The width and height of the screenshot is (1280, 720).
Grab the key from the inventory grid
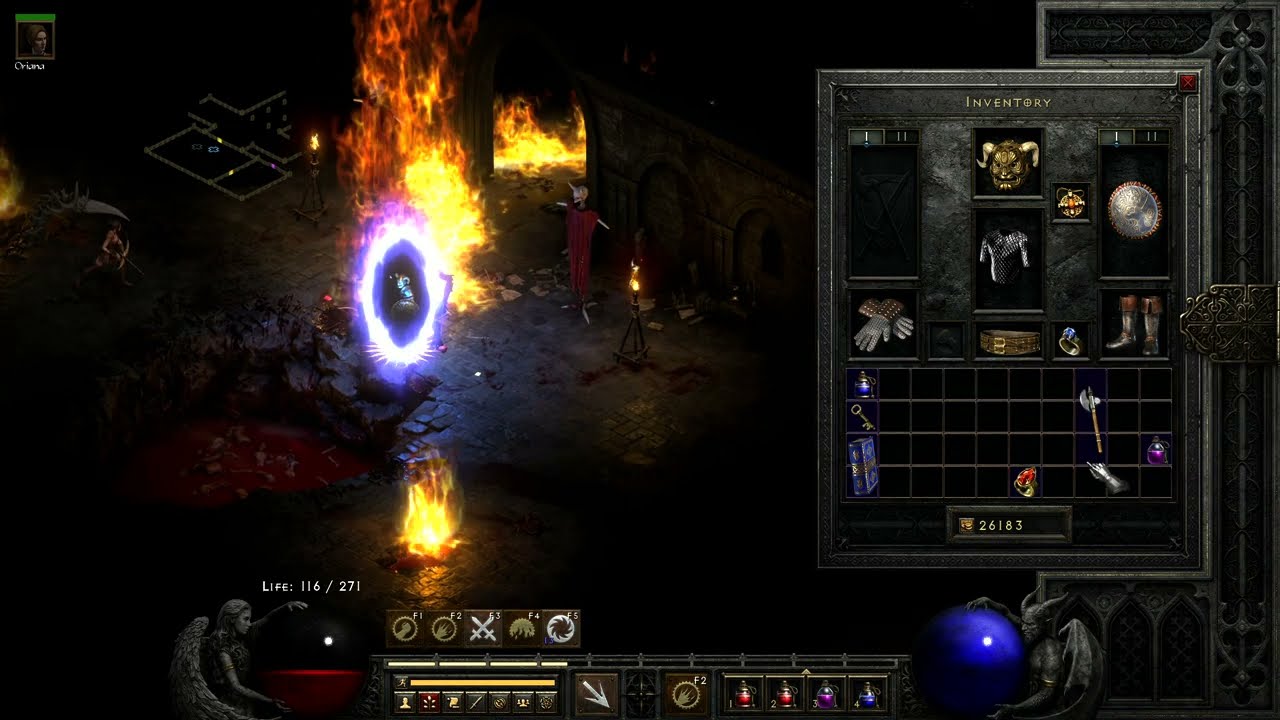[862, 418]
